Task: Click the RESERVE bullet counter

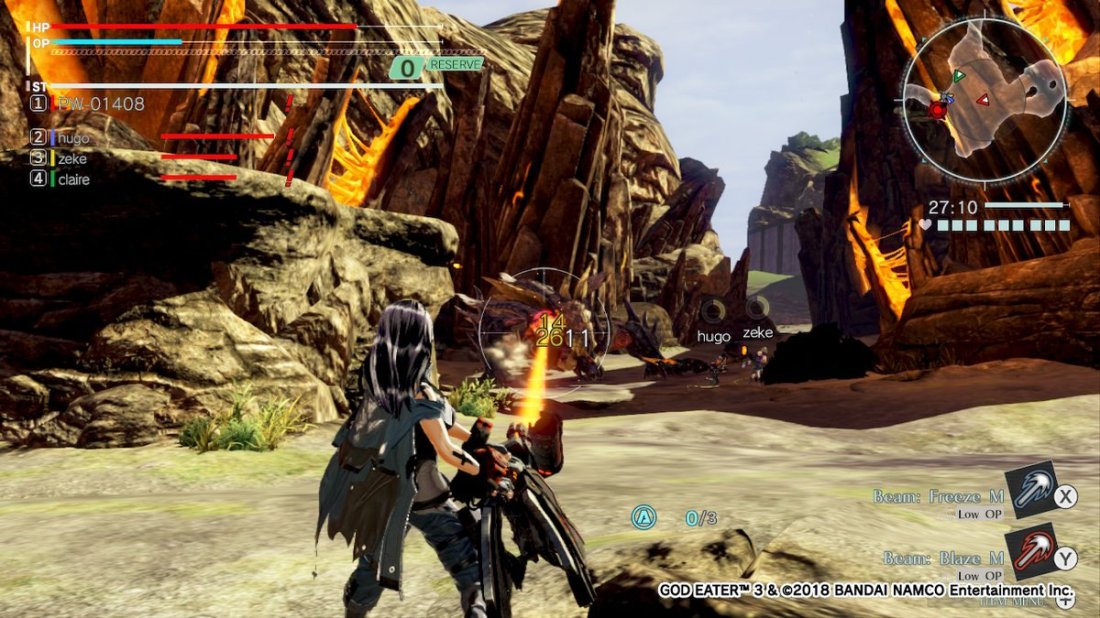Action: coord(437,66)
